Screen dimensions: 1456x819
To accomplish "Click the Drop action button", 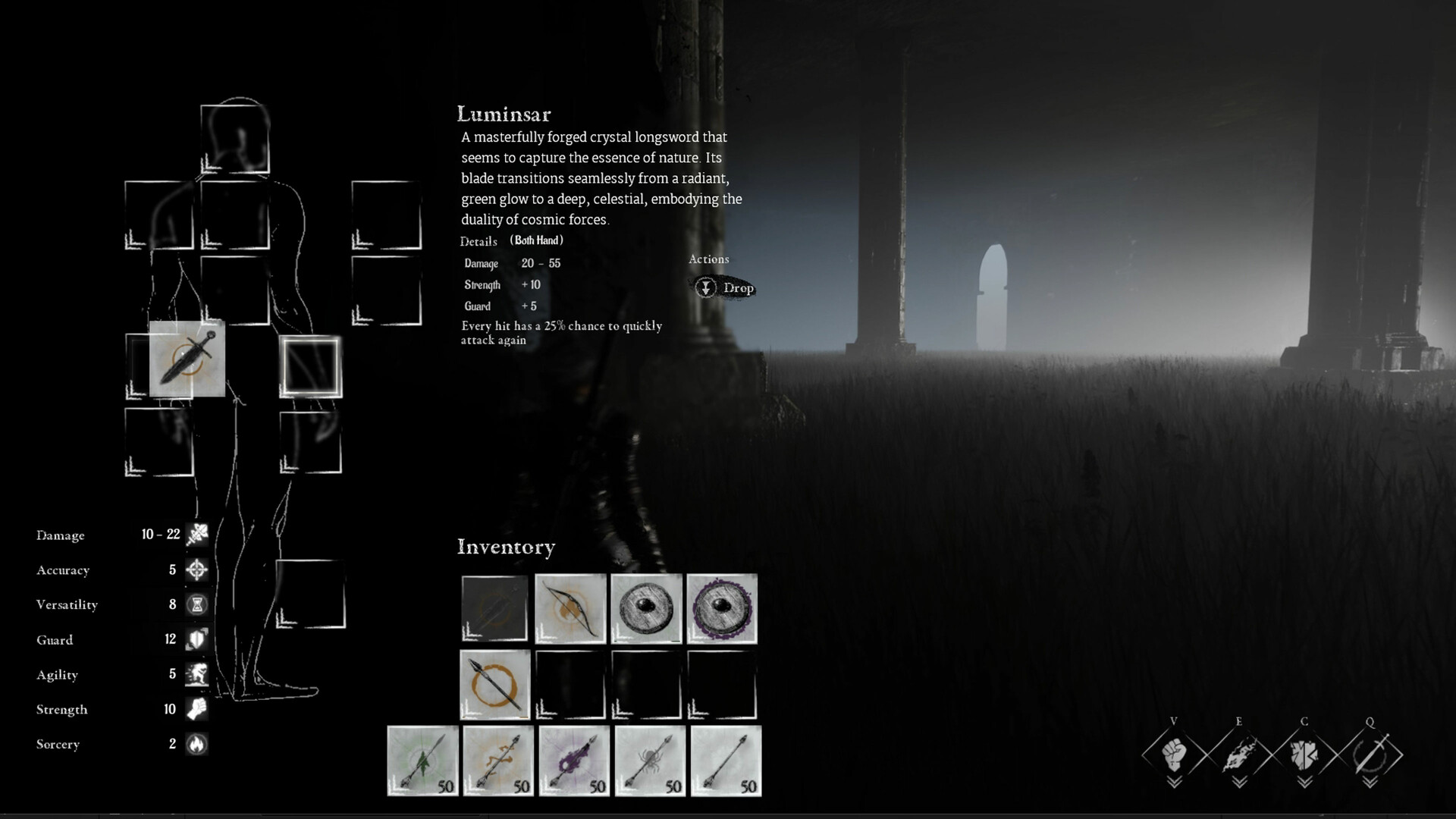I will point(725,288).
